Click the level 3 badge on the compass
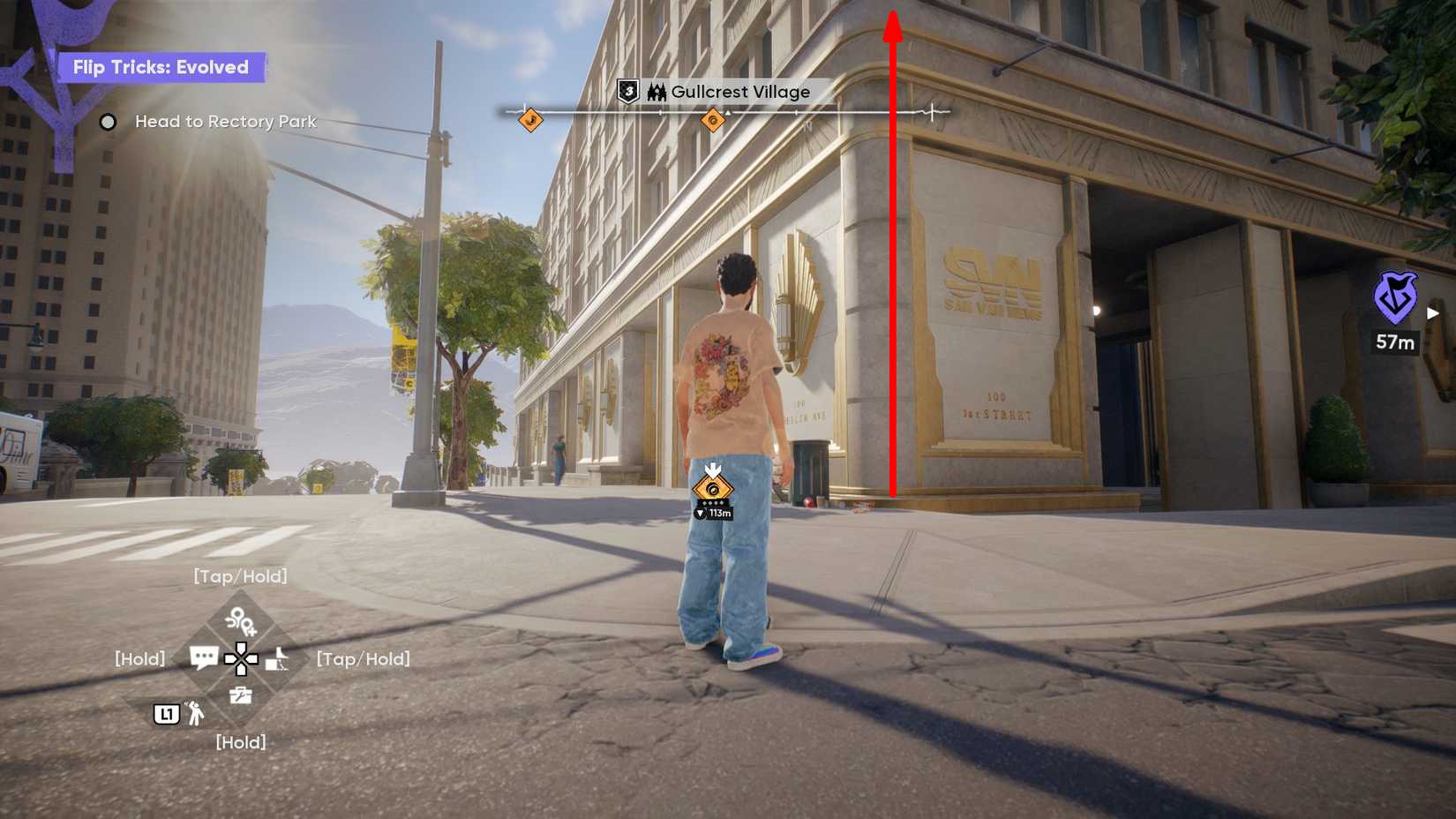The width and height of the screenshot is (1456, 819). [x=628, y=91]
